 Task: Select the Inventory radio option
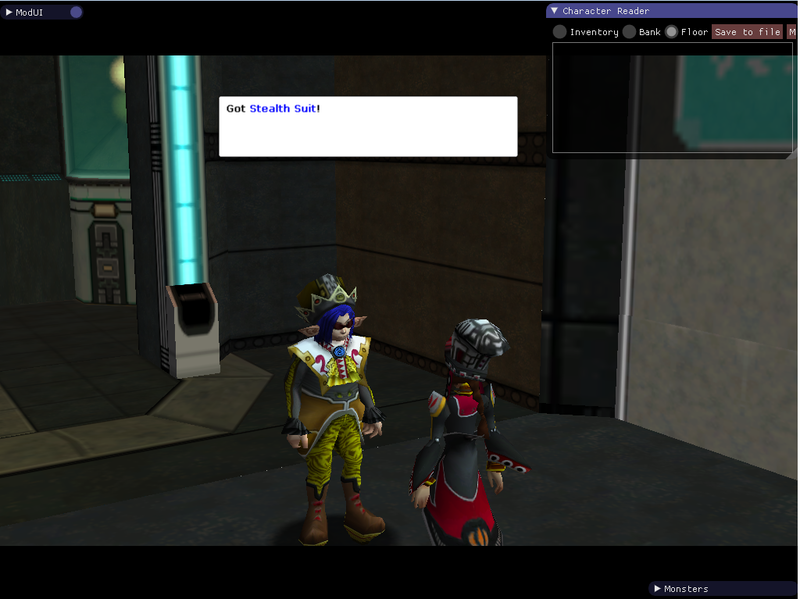point(560,32)
